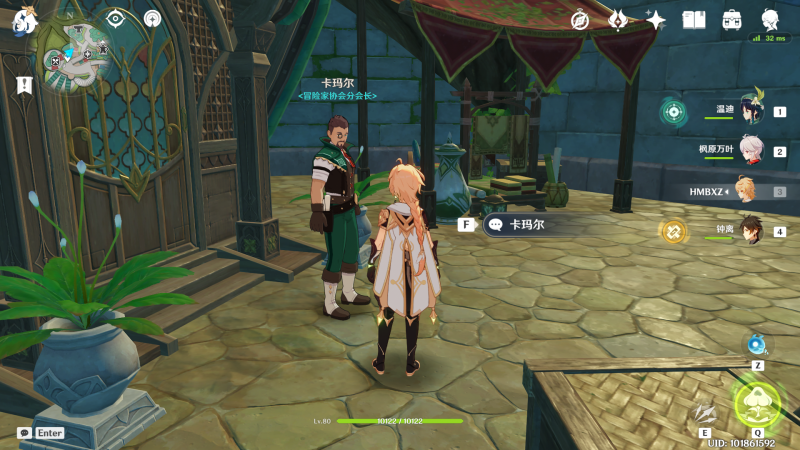800x450 pixels.
Task: Switch to party member 枫原万叶
Action: 750,151
